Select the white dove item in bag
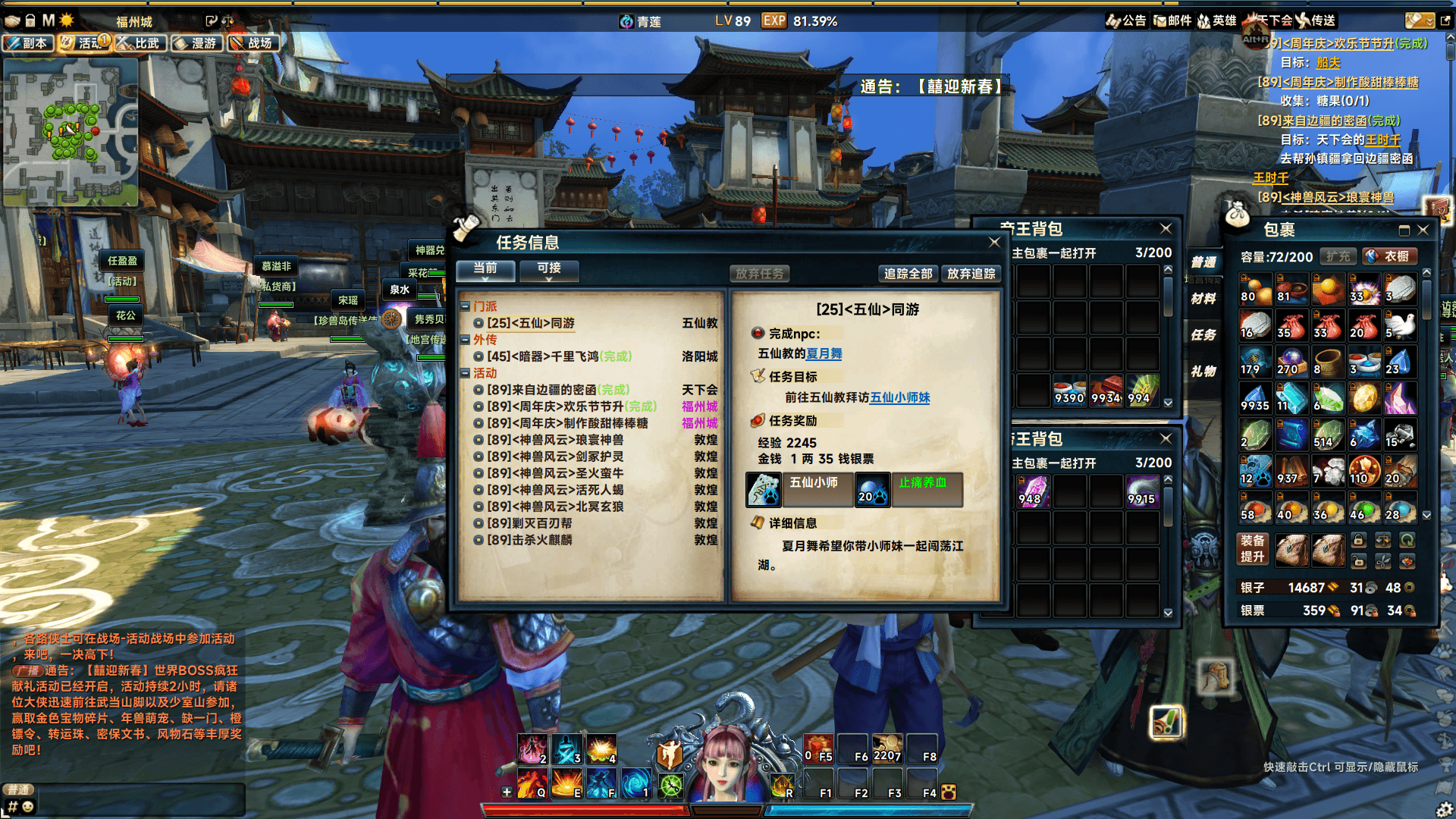The image size is (1456, 819). (1400, 325)
